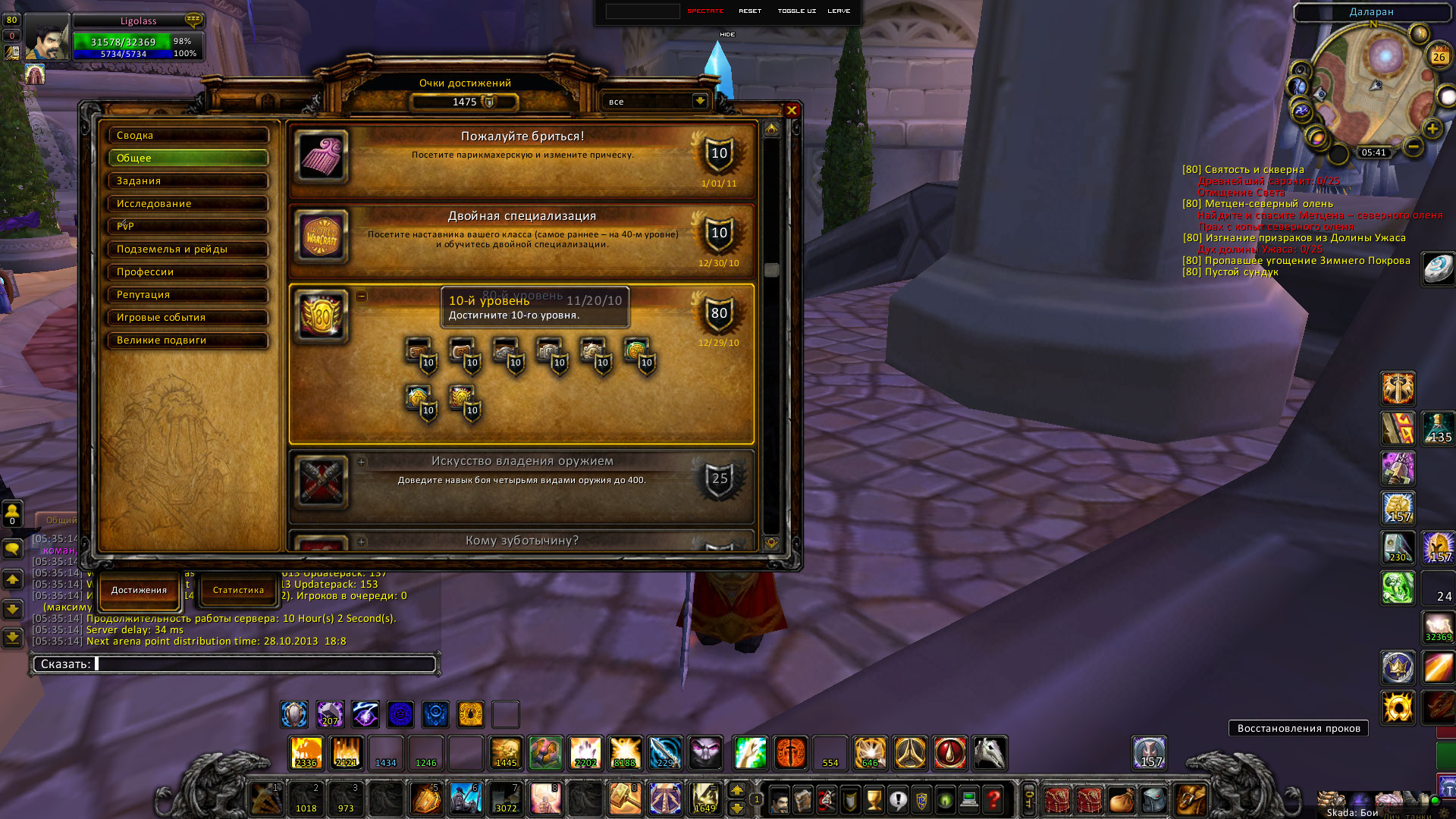The width and height of the screenshot is (1456, 819).
Task: Choose the PvP achievement category
Action: tap(188, 227)
